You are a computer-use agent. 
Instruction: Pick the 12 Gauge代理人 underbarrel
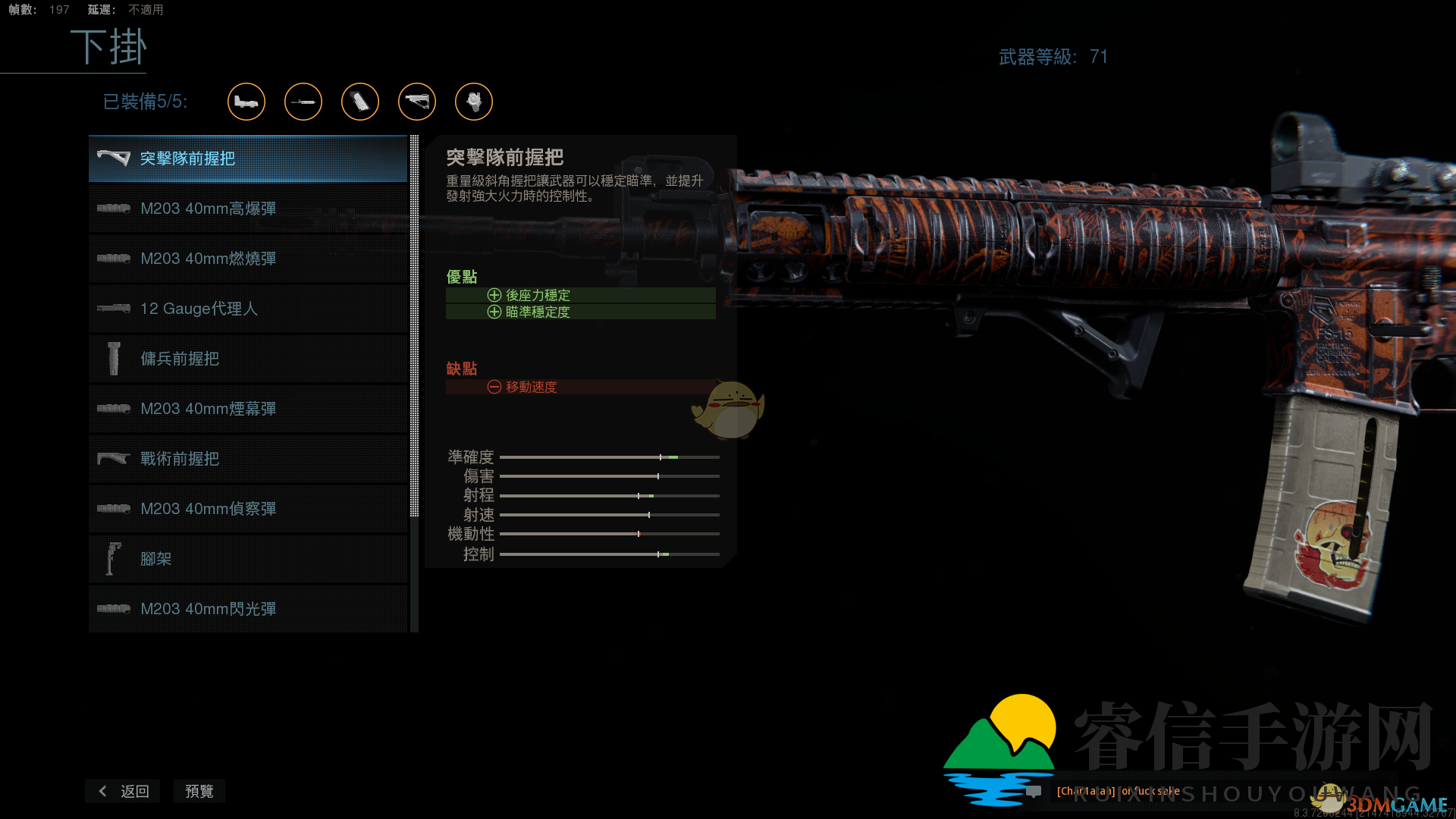pos(248,309)
